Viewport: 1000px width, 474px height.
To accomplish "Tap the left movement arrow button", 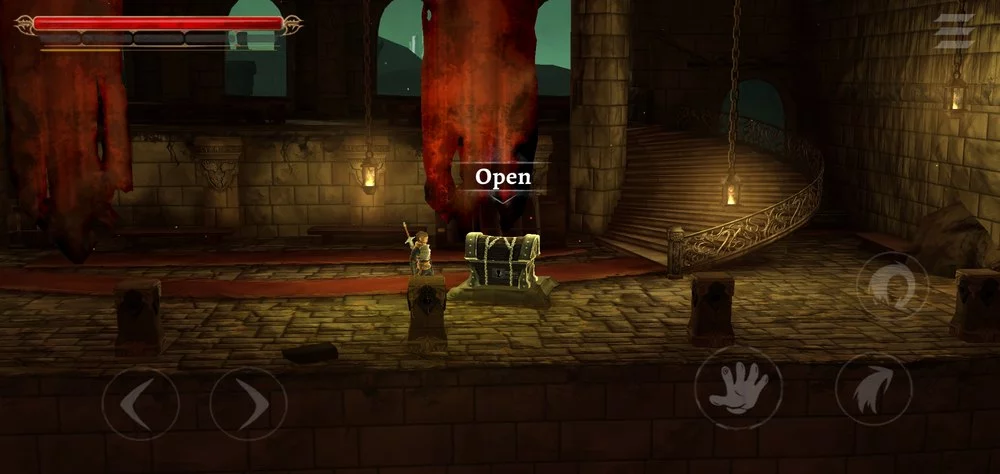I will click(x=140, y=404).
